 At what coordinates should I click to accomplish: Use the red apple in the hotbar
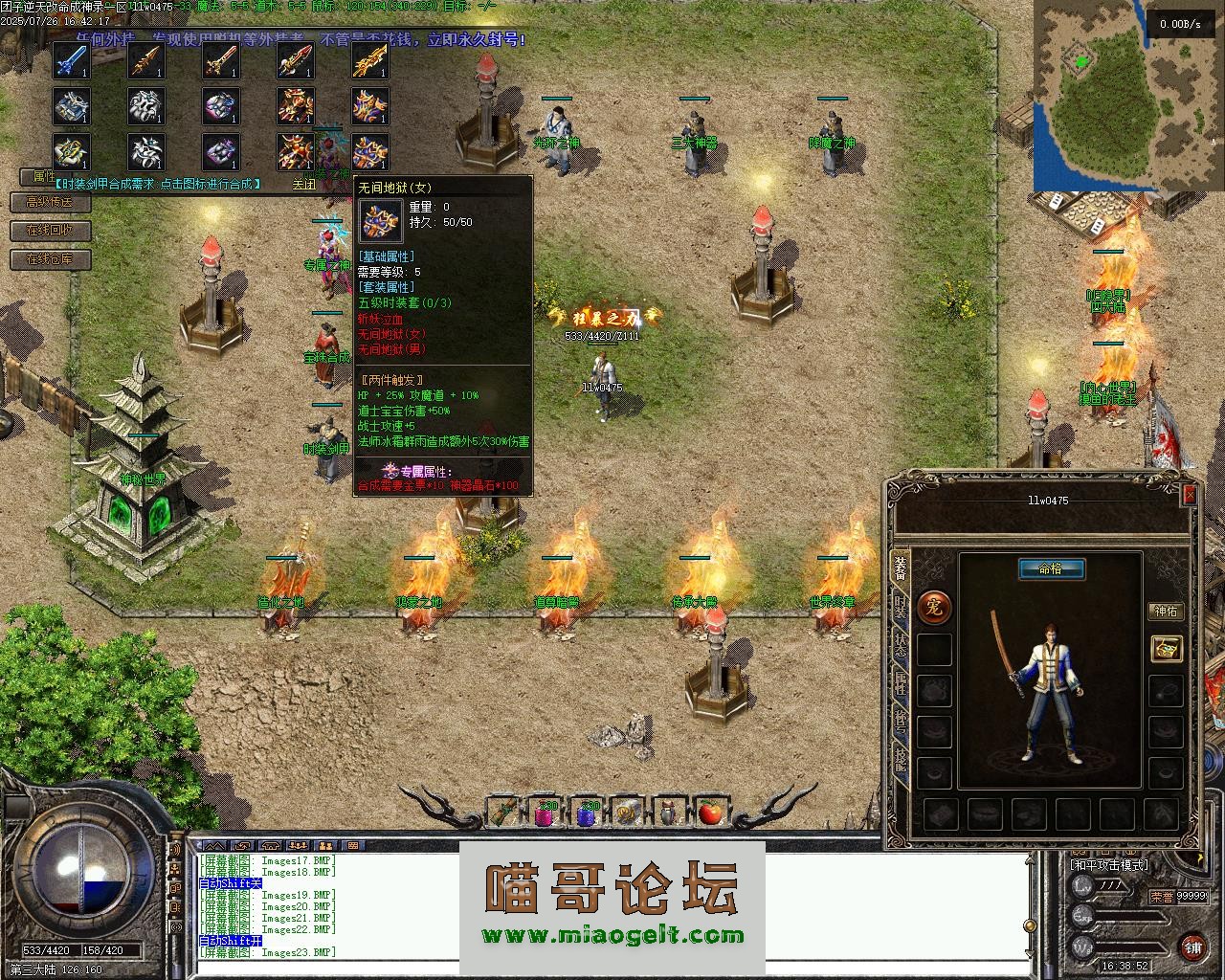(709, 813)
